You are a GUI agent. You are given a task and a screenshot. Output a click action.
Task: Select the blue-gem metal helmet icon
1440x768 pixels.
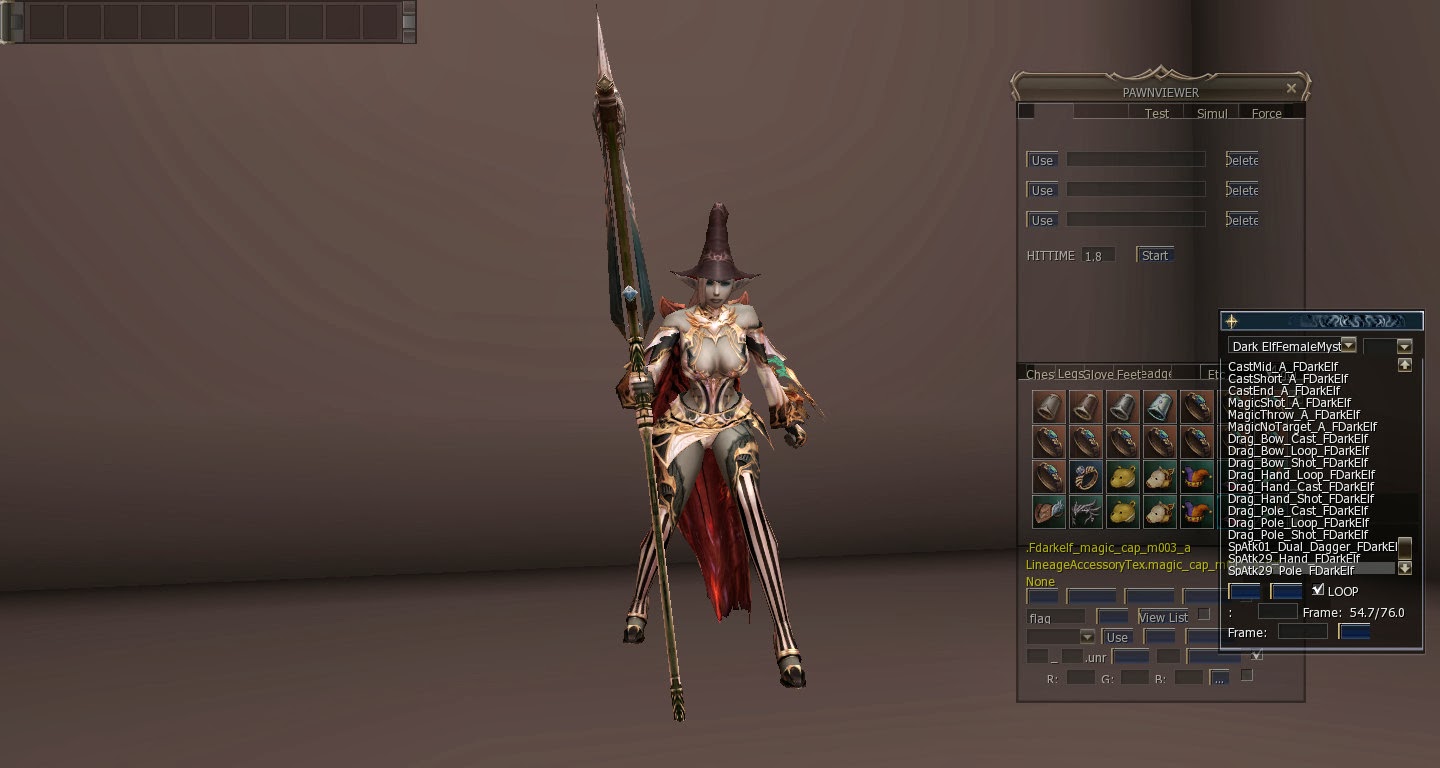(1158, 405)
